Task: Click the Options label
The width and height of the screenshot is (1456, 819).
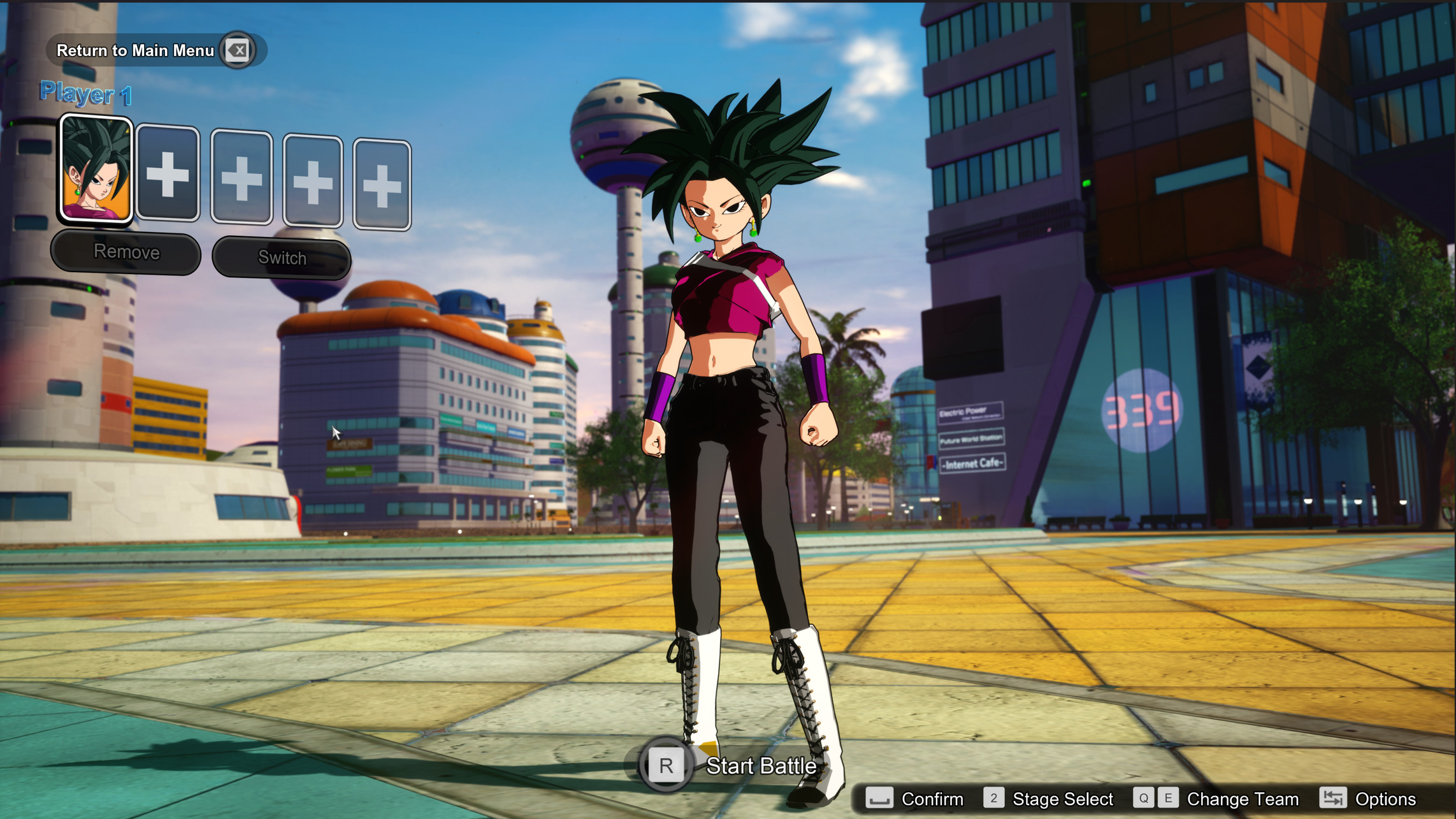Action: 1386,799
